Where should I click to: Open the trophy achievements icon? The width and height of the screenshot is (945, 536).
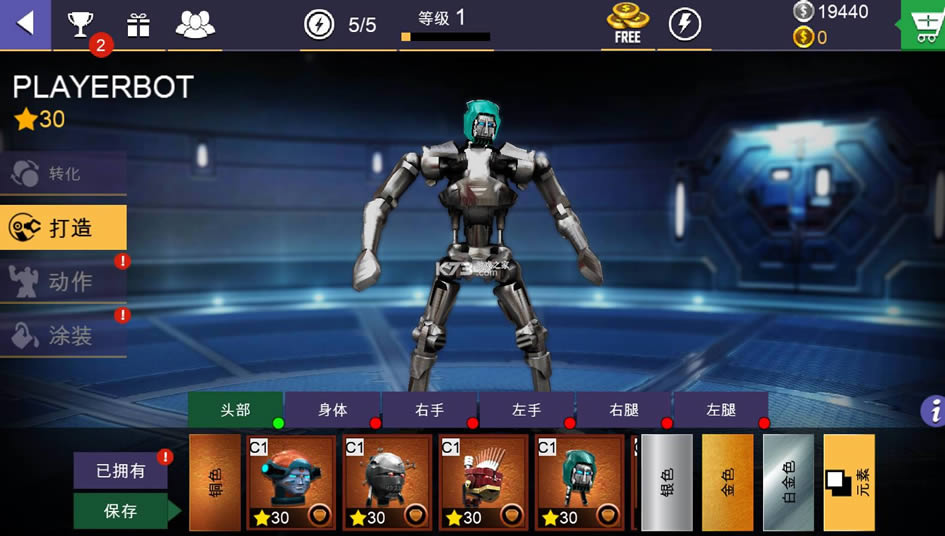[x=79, y=24]
